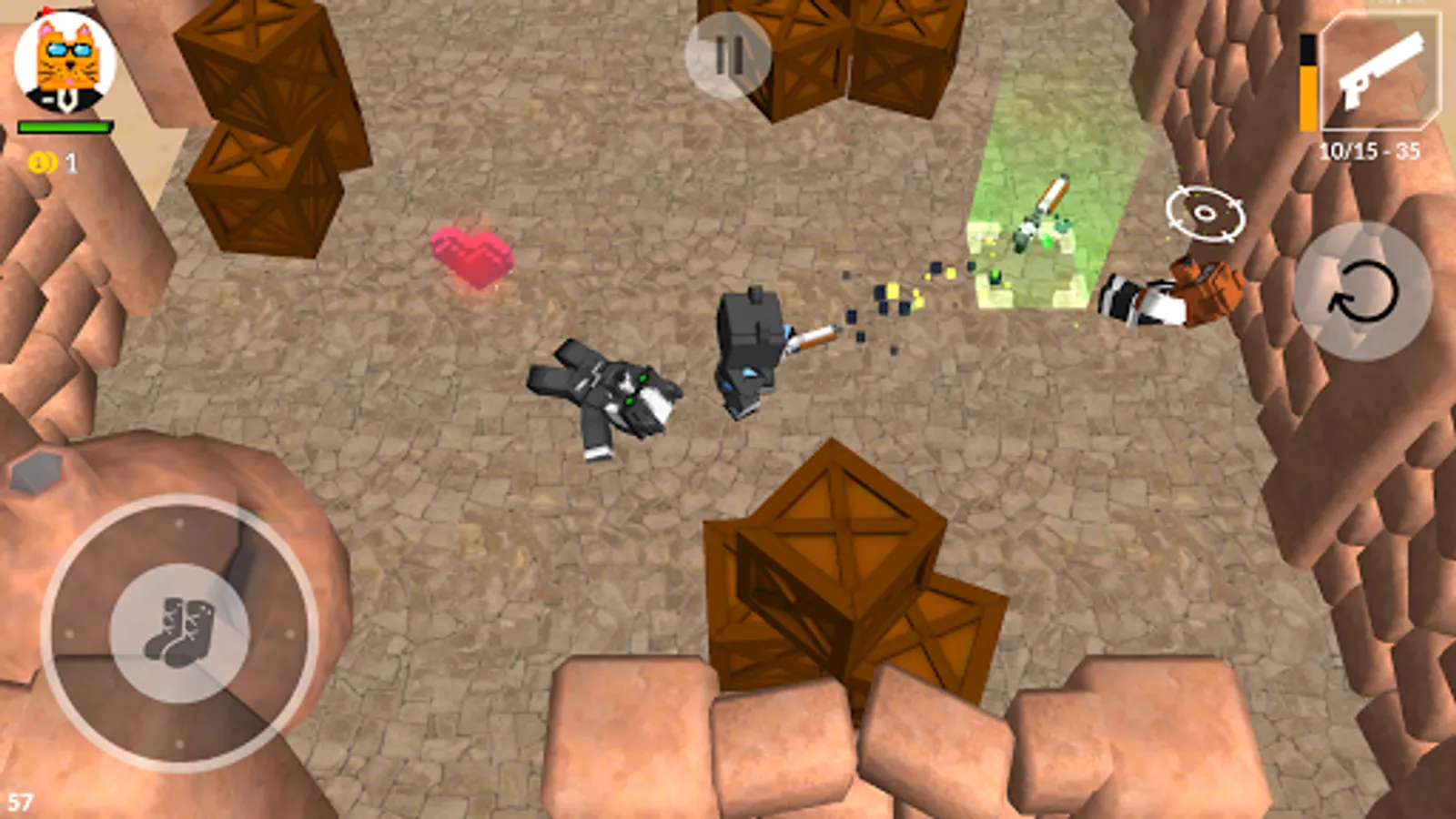Tap the pink heart health pickup
Screen dimensions: 1456x819
(471, 258)
